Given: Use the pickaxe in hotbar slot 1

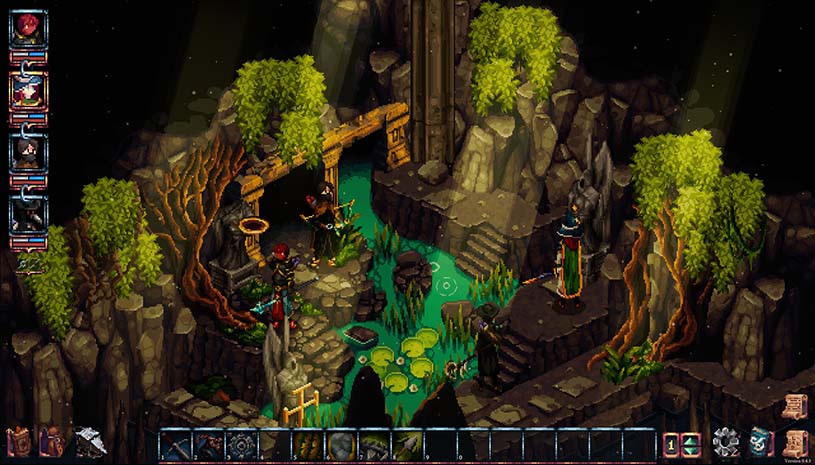Looking at the screenshot, I should click(x=178, y=443).
